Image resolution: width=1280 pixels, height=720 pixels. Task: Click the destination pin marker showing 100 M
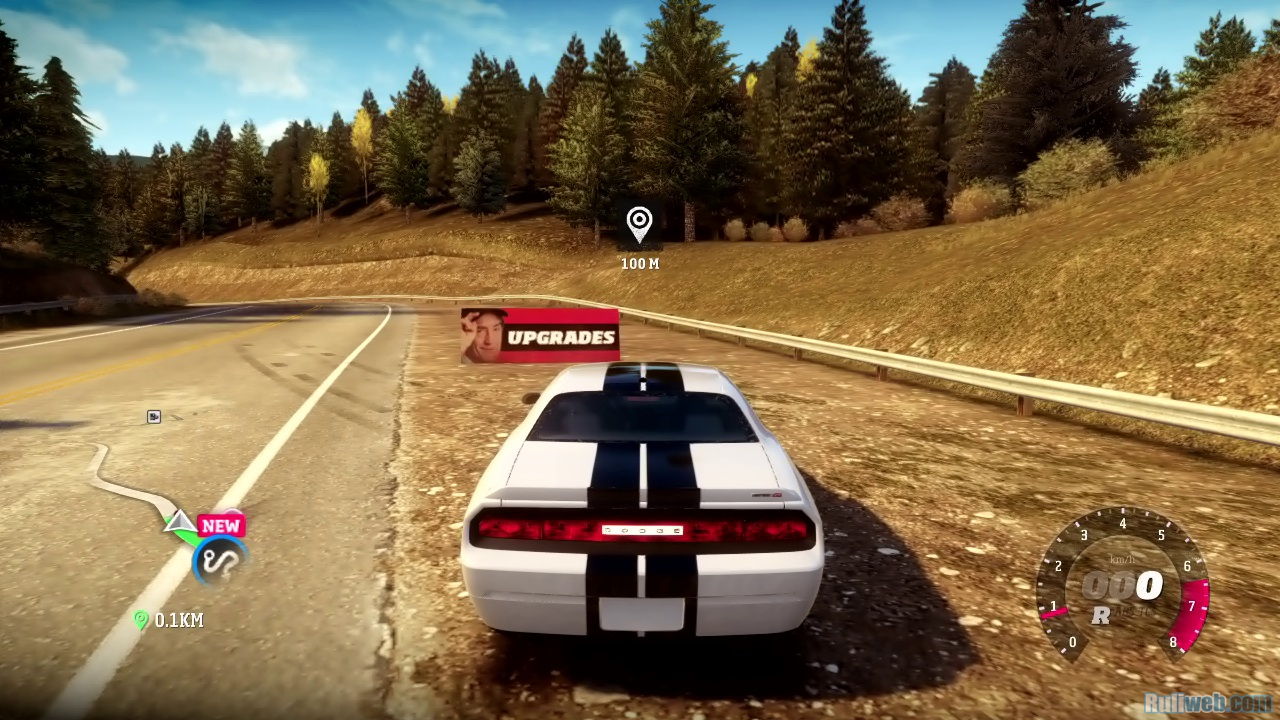[x=639, y=222]
